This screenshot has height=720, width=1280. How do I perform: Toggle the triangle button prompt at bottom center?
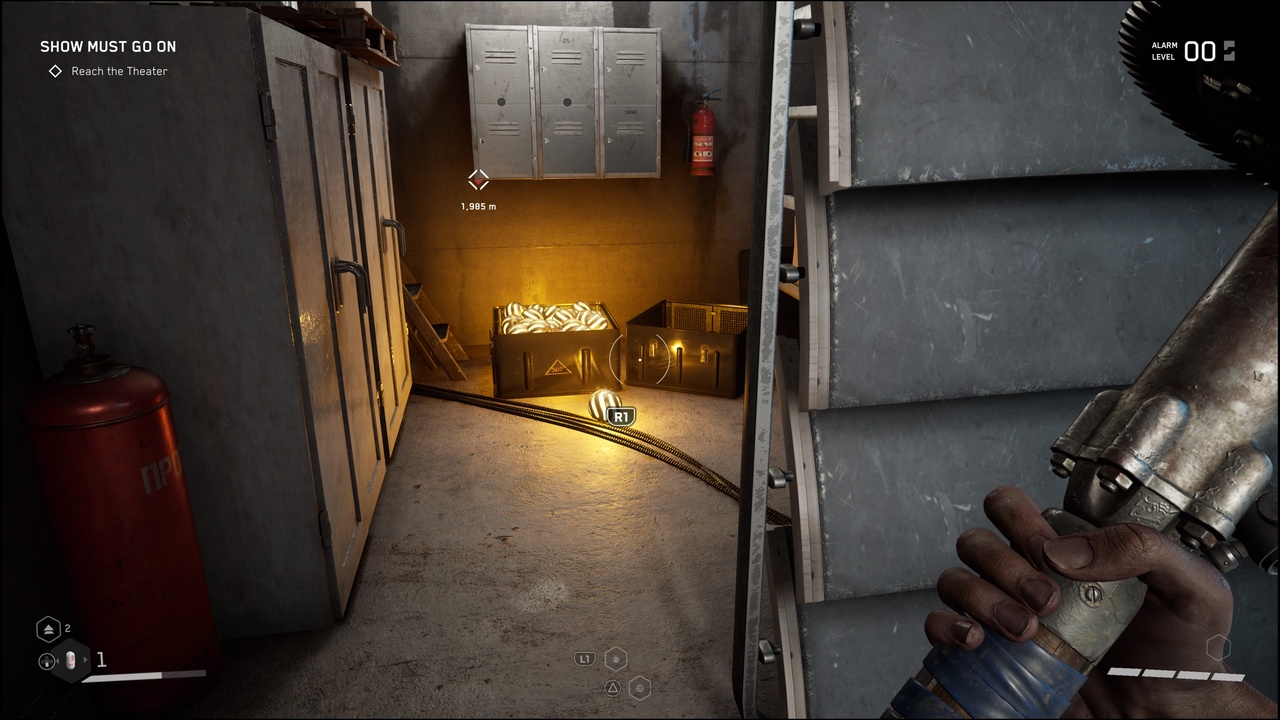point(613,688)
